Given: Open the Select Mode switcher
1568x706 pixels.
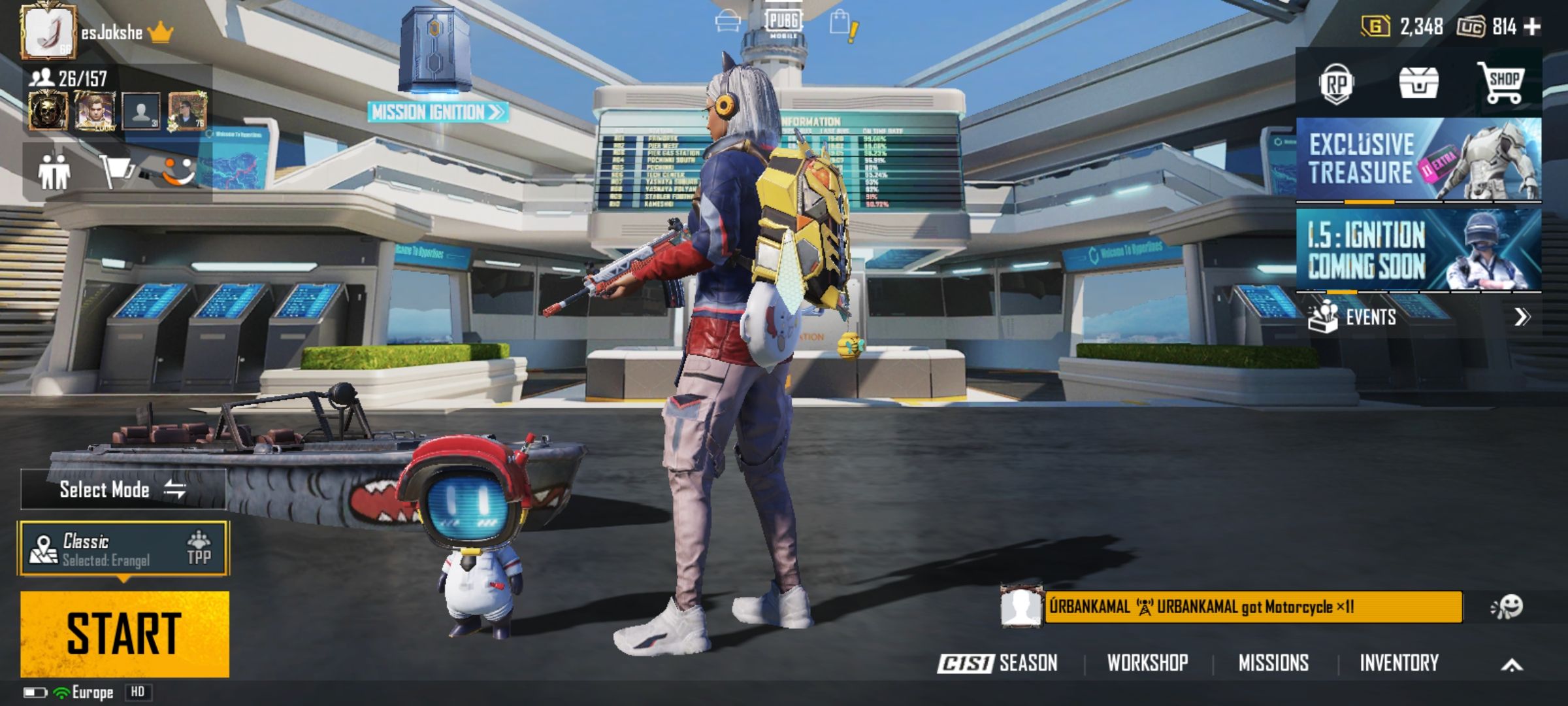Looking at the screenshot, I should click(123, 489).
